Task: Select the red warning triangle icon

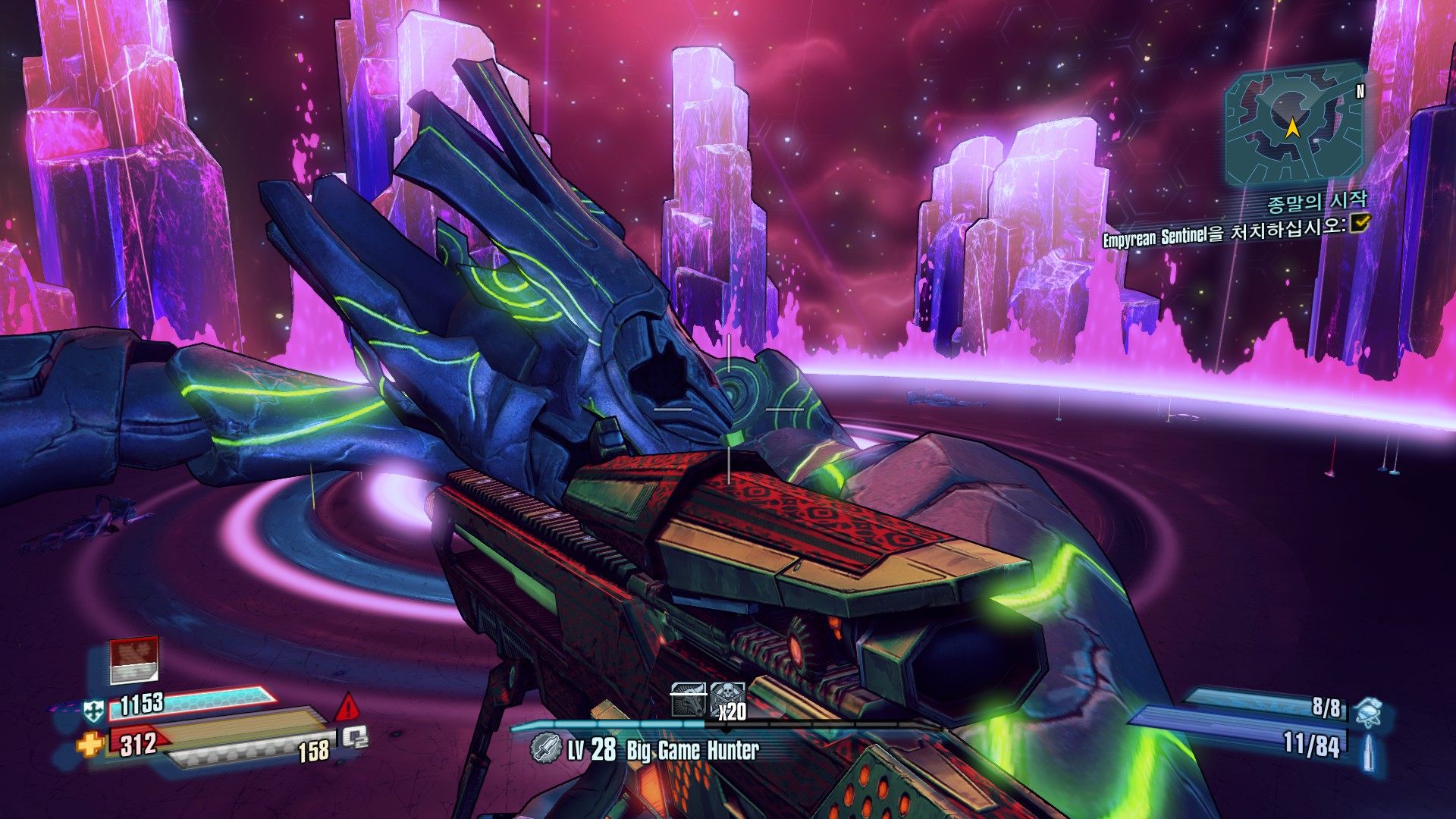Action: (x=347, y=707)
